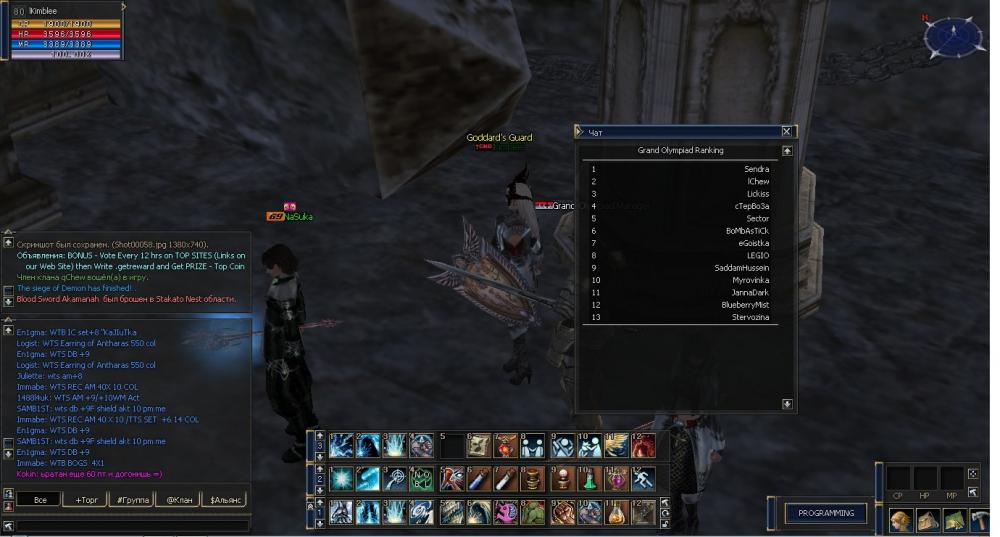Open the character status face icon

click(x=901, y=521)
